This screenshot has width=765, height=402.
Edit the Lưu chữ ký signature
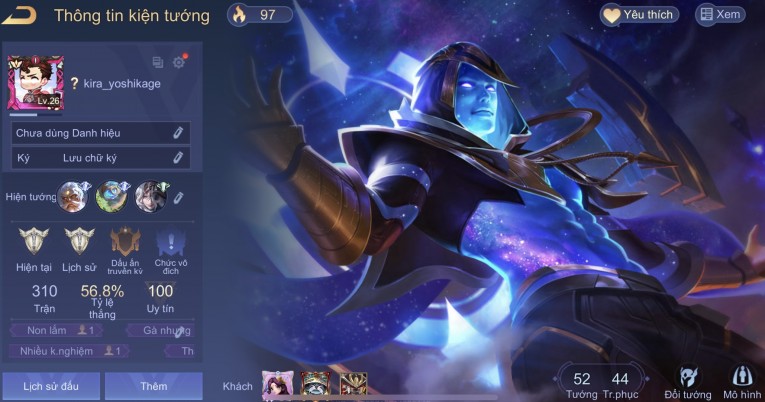pyautogui.click(x=178, y=158)
